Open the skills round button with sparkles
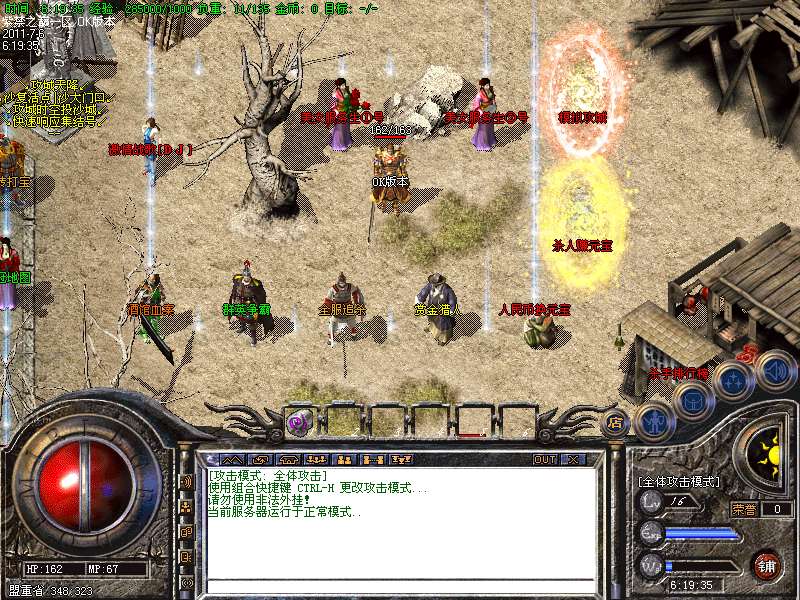 point(733,380)
